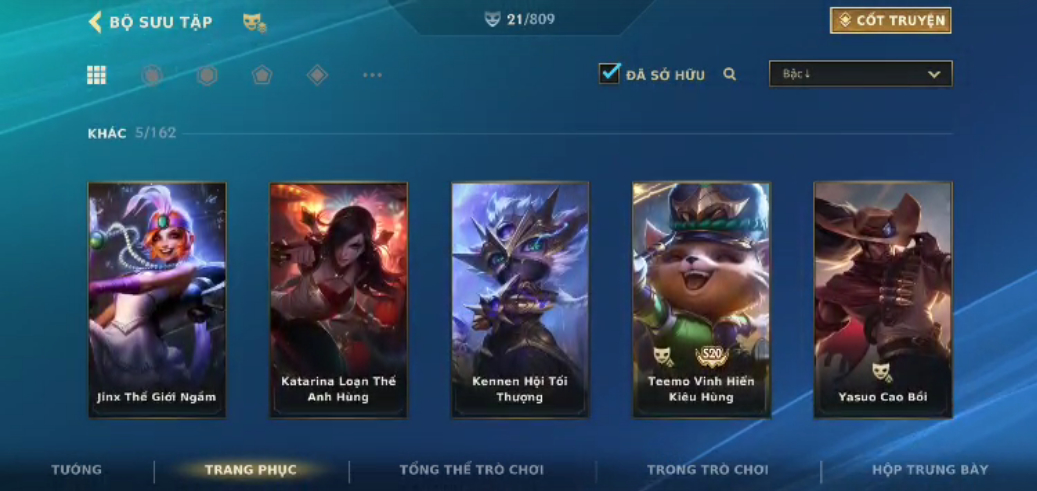
Task: Go back from Bộ Sưu Tập
Action: click(96, 22)
